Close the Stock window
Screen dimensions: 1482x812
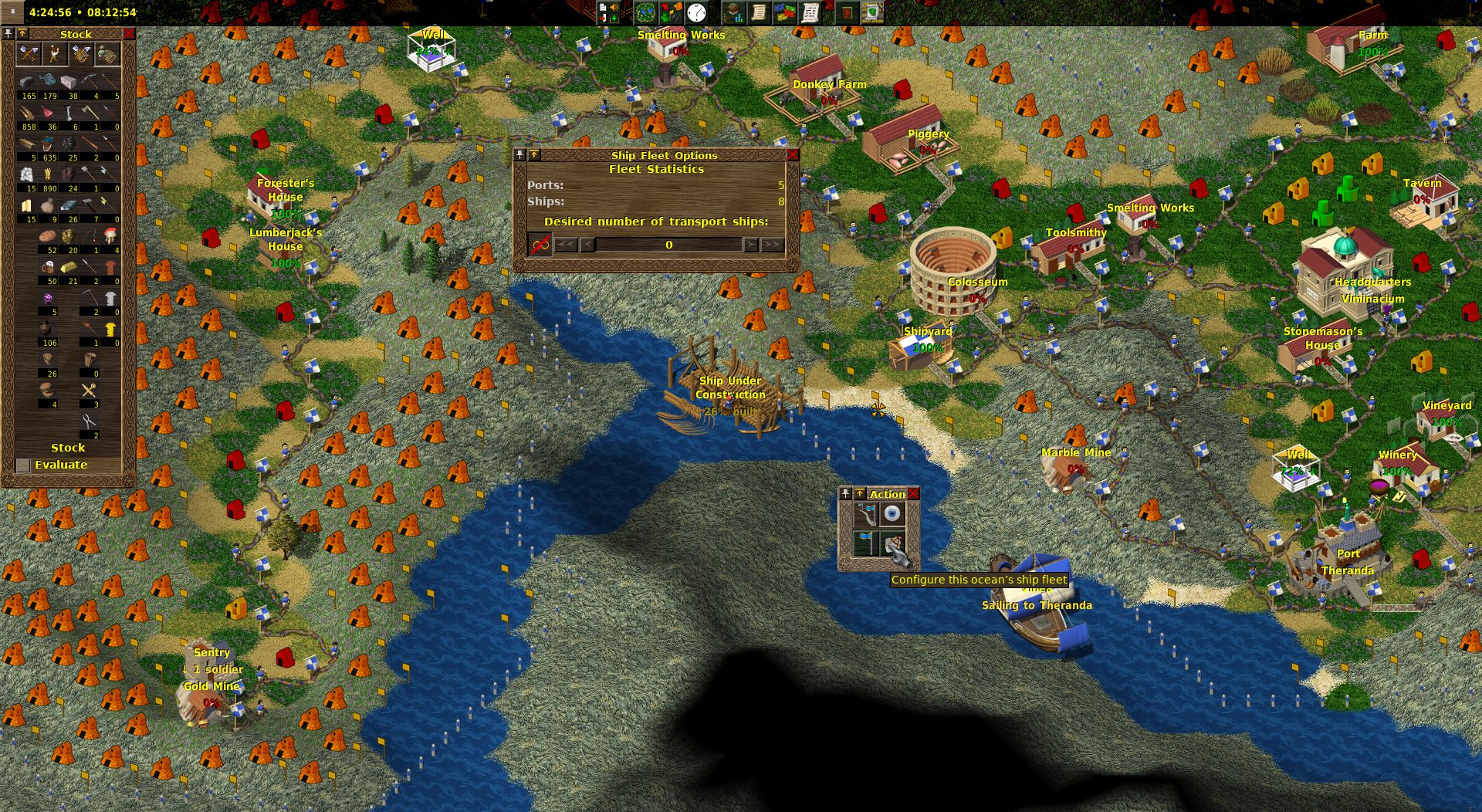(129, 34)
